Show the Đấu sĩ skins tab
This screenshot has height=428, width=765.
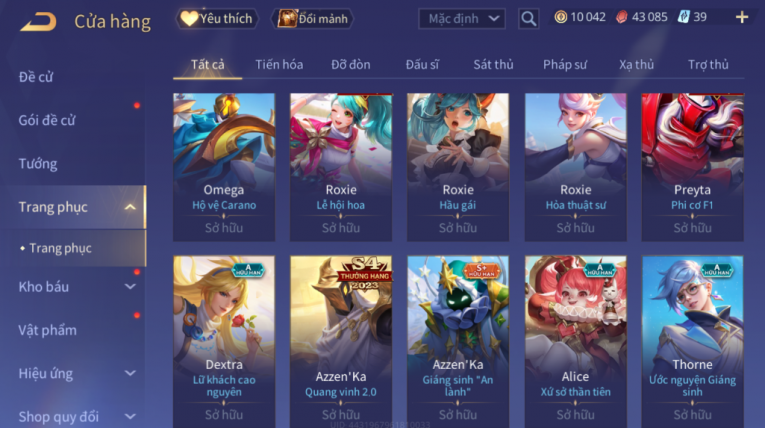click(422, 65)
